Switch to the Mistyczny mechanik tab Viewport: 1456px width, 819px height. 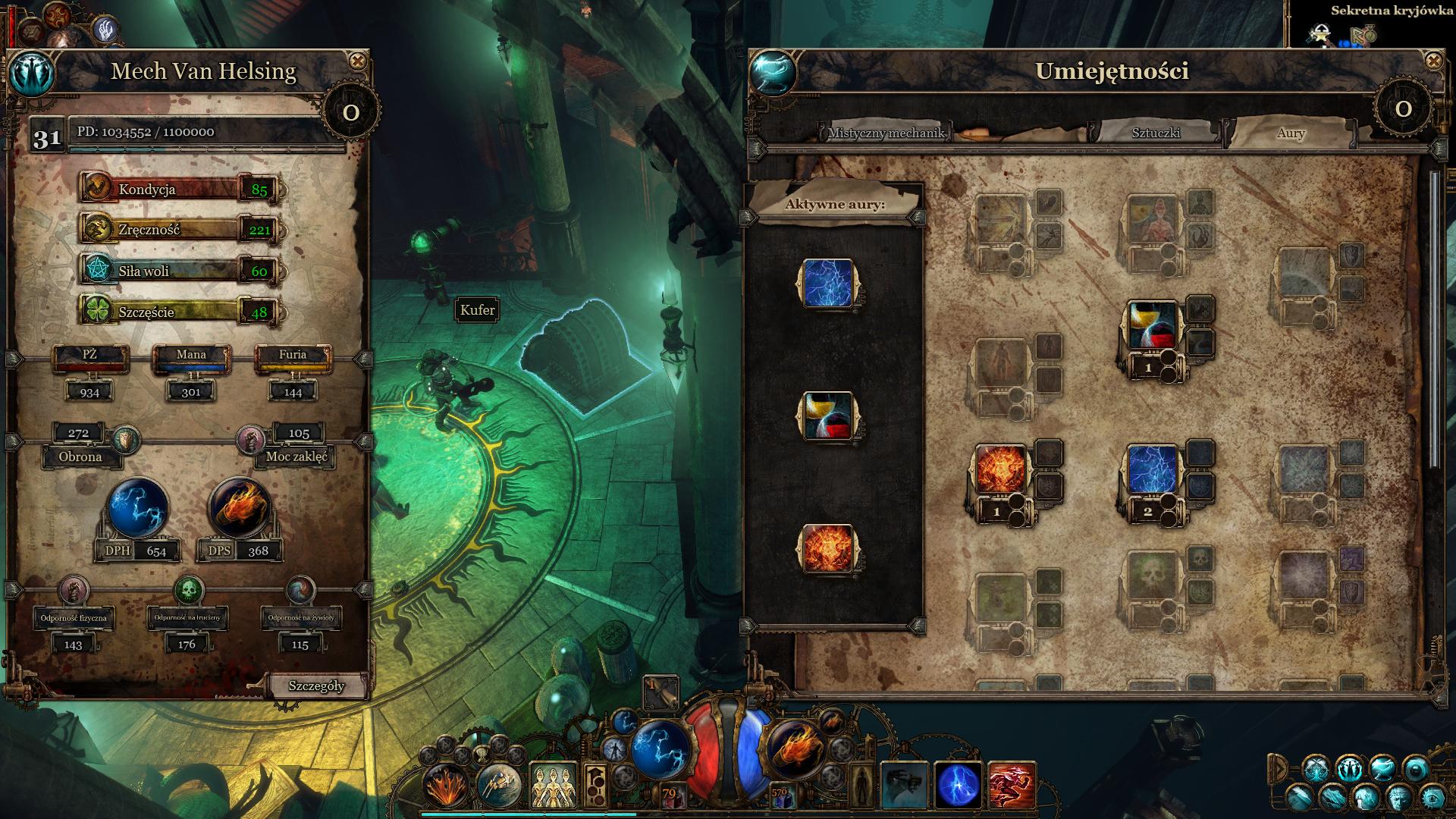point(886,133)
